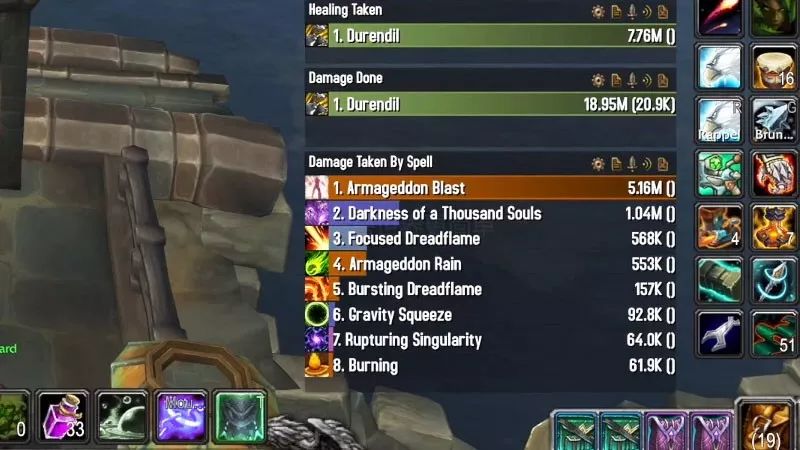Select Durendil in the Healing Taken window
Screen dimensions: 800x450
490,36
